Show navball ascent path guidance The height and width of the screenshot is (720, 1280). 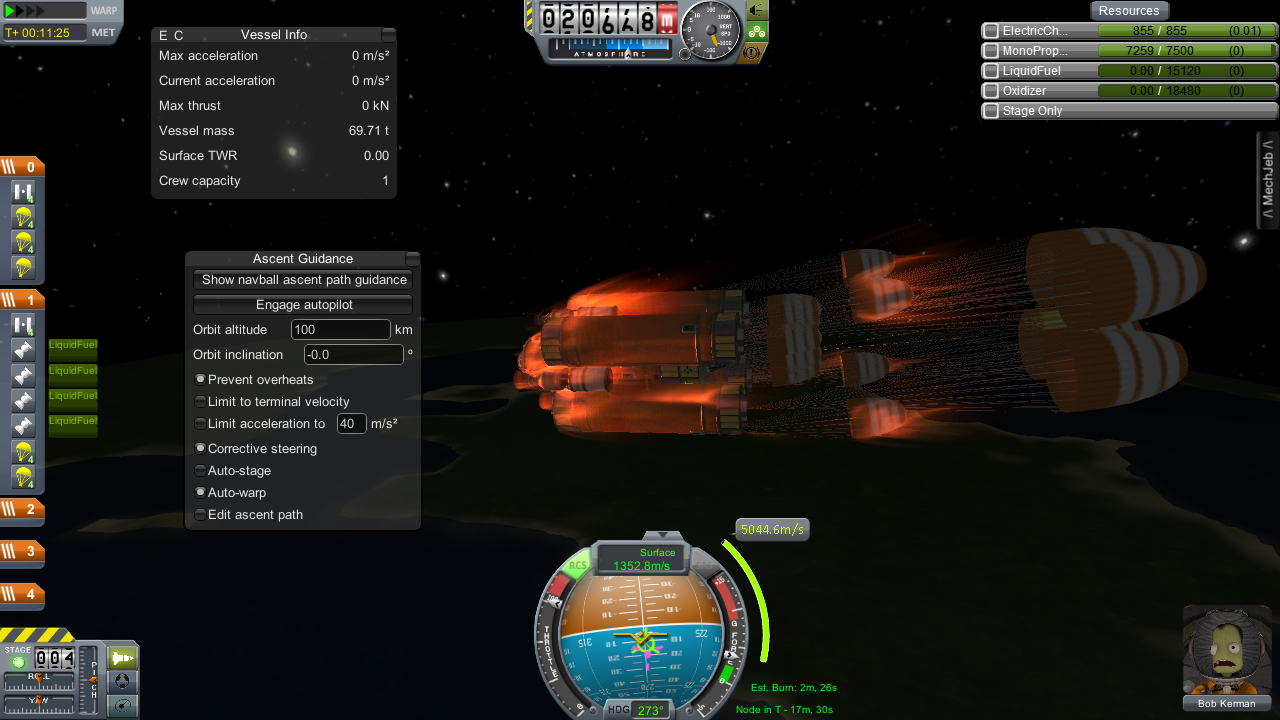click(303, 280)
